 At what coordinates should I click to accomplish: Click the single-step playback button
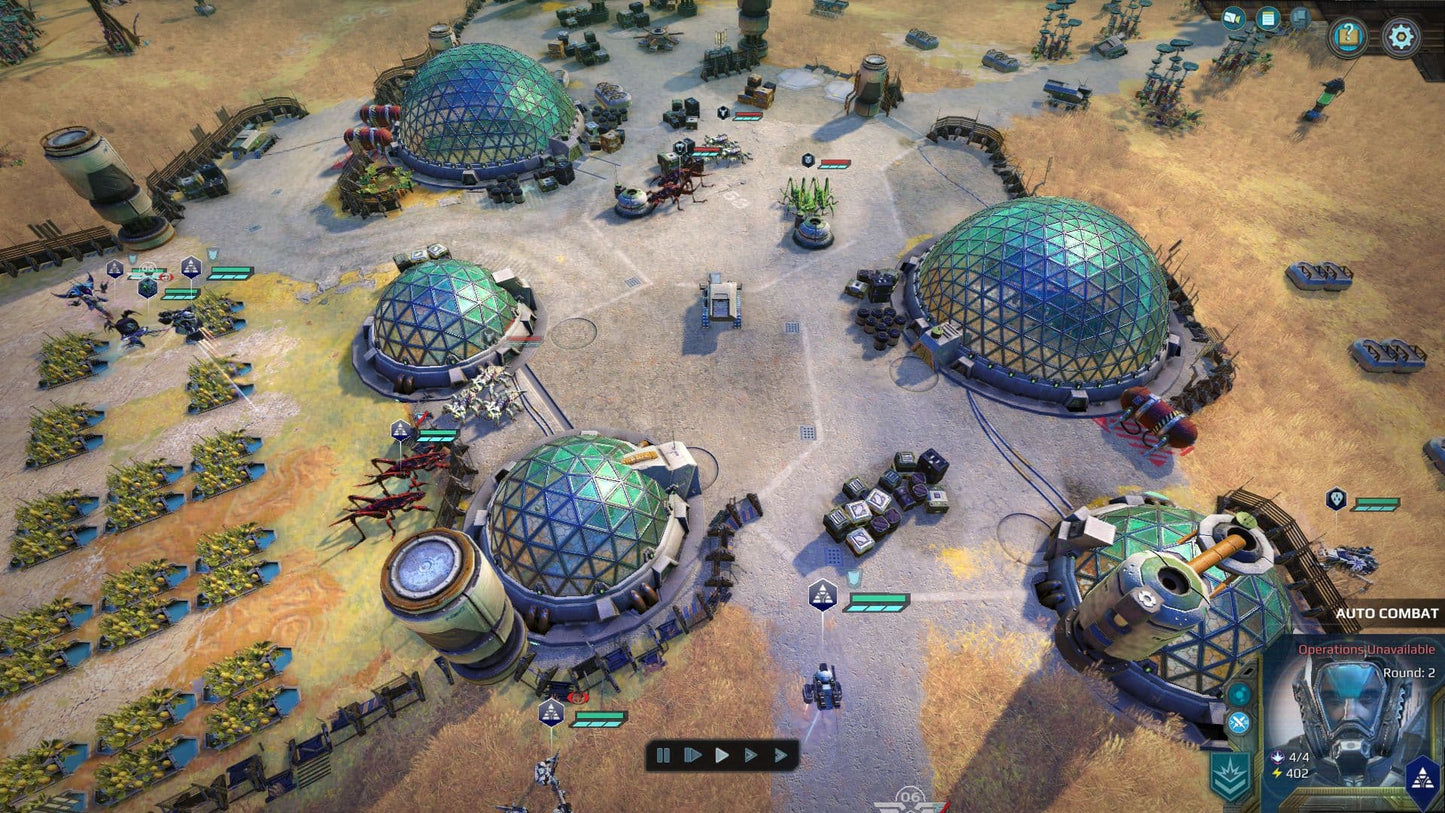click(693, 755)
